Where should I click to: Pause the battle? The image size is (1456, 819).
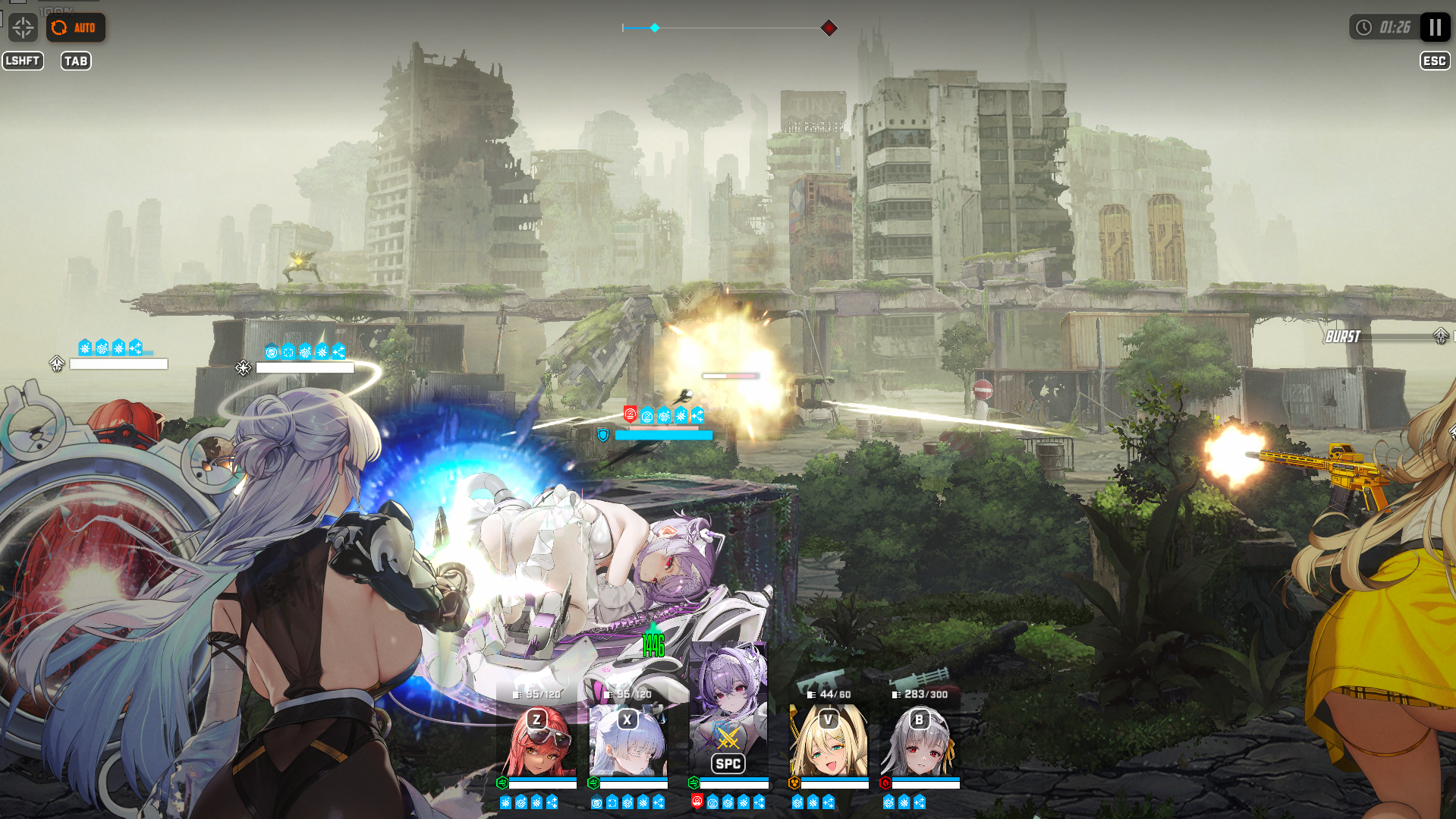pyautogui.click(x=1435, y=27)
